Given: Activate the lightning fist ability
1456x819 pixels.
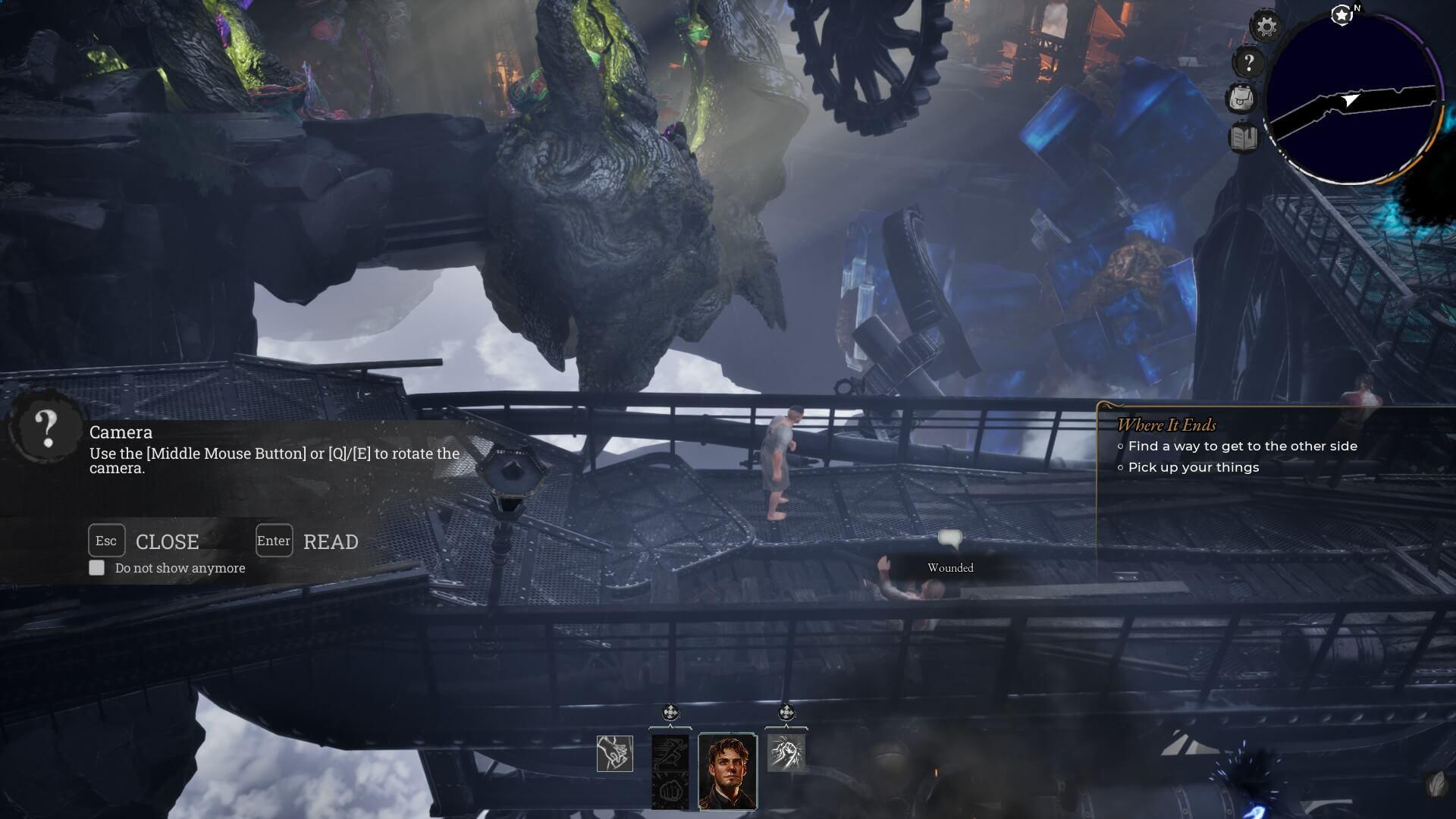Looking at the screenshot, I should (x=786, y=753).
